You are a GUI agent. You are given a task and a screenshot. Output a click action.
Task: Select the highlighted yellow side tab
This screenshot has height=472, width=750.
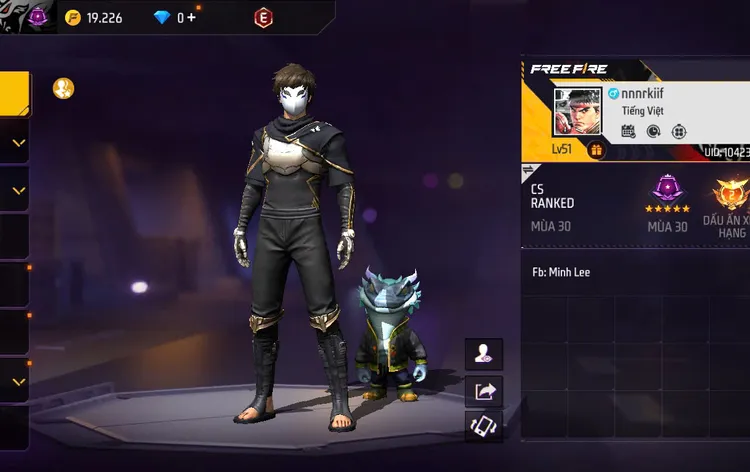click(14, 94)
